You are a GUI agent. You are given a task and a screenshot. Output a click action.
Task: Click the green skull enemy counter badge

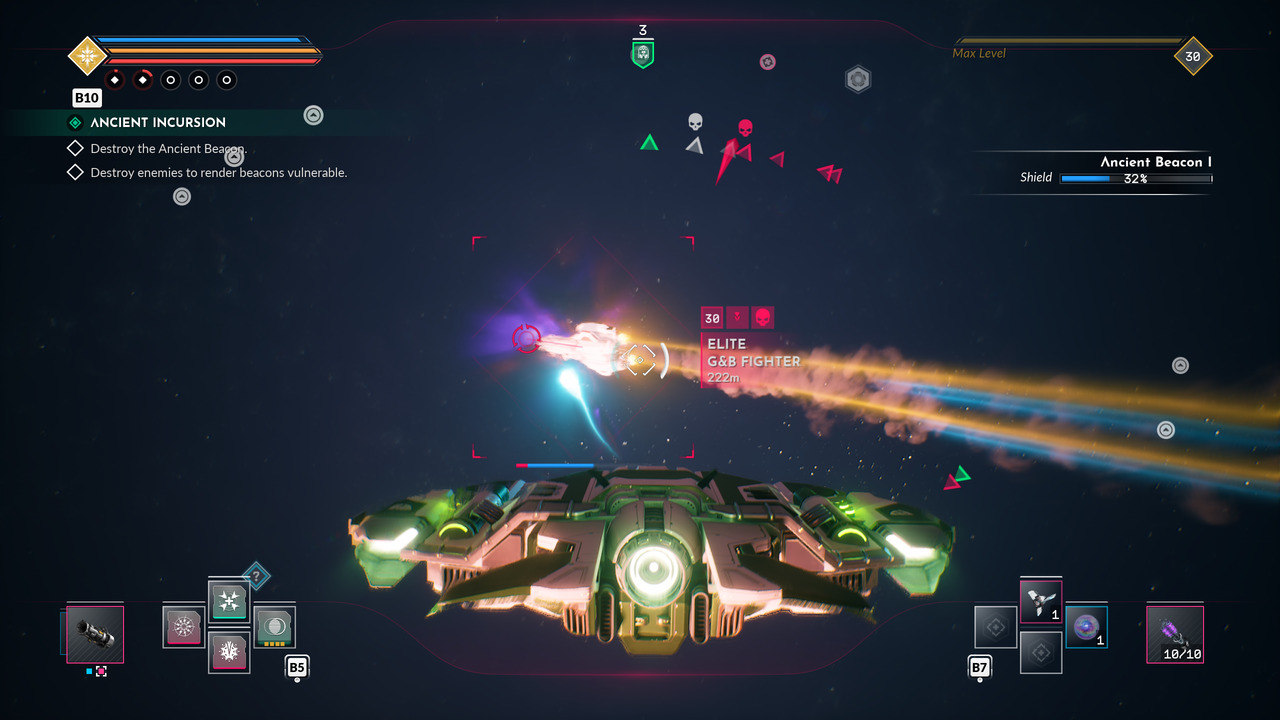643,54
